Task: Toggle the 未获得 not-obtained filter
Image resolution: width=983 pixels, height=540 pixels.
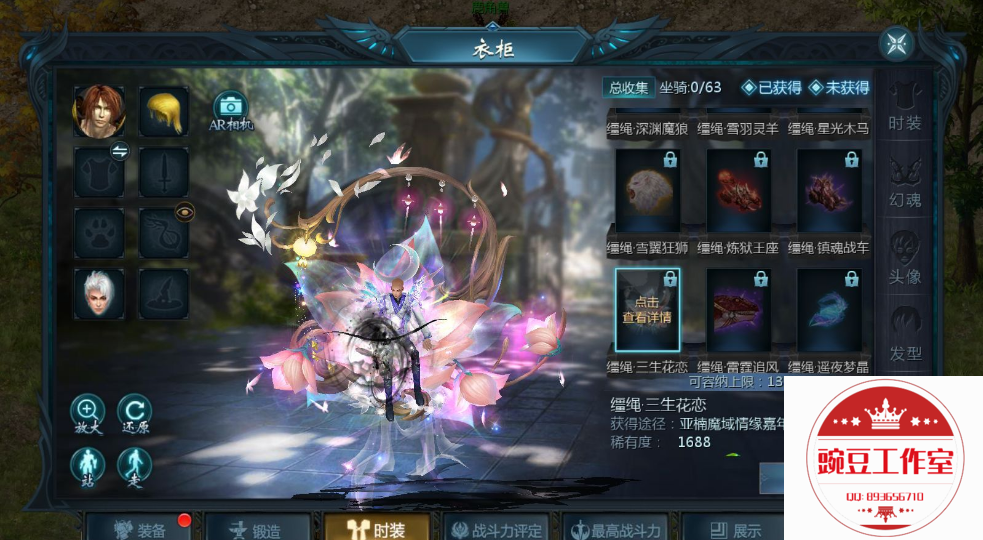Action: click(x=839, y=87)
